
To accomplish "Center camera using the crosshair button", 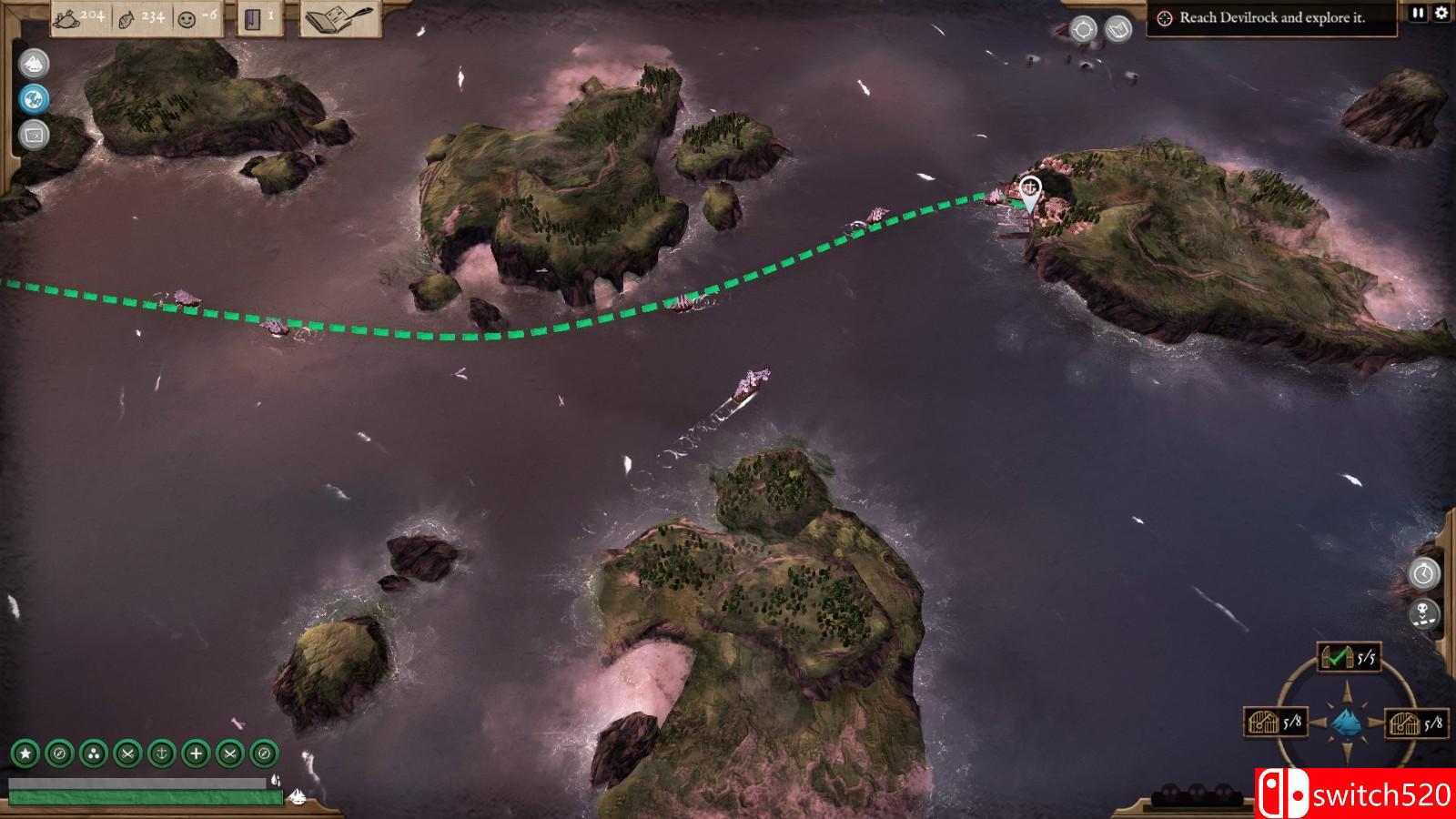I will (x=1083, y=29).
